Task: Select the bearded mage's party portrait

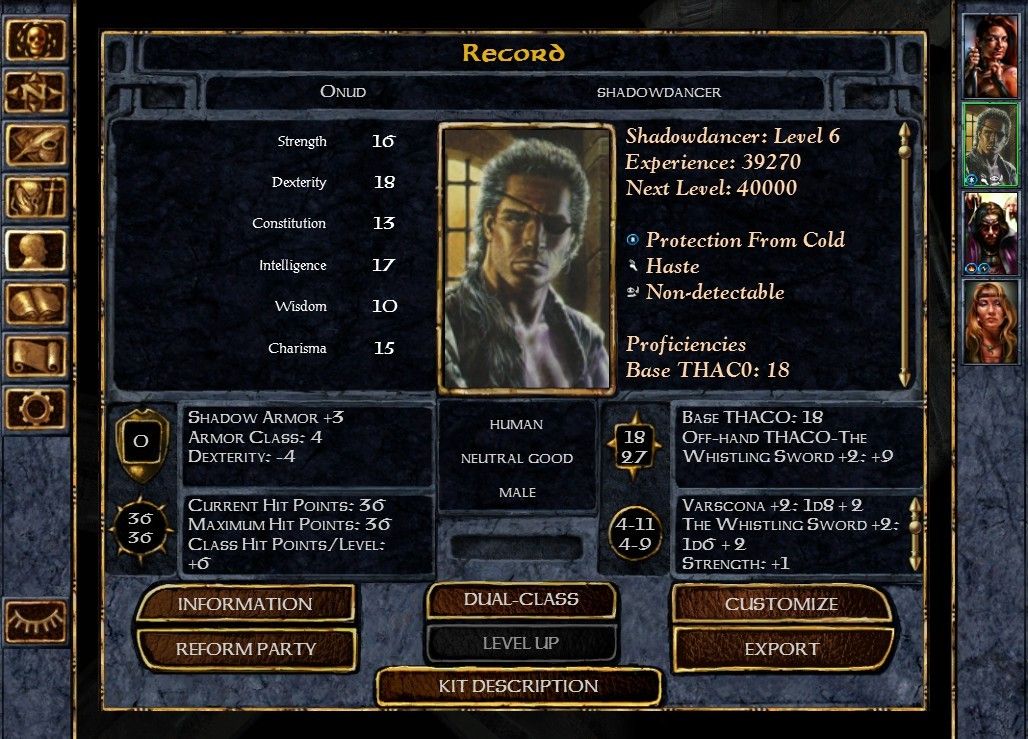Action: [990, 232]
